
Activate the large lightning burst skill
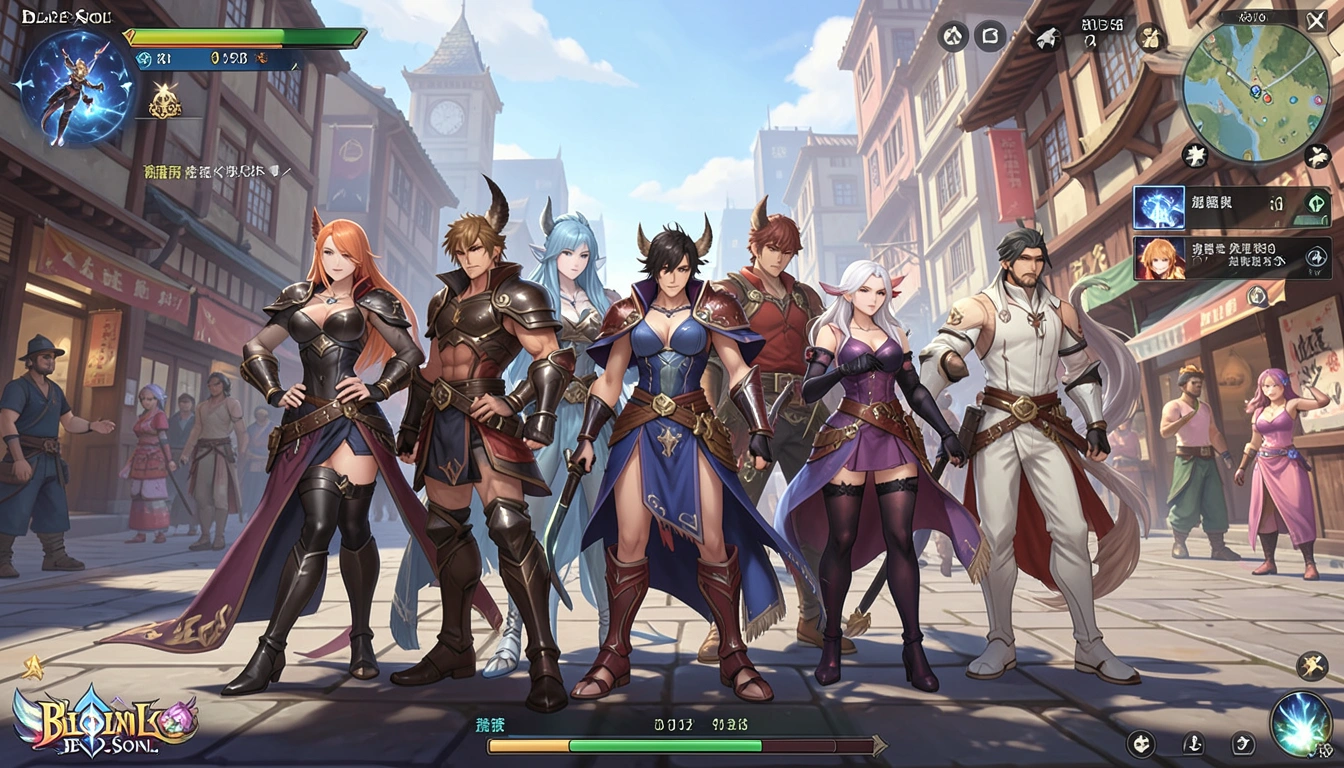click(x=1300, y=724)
